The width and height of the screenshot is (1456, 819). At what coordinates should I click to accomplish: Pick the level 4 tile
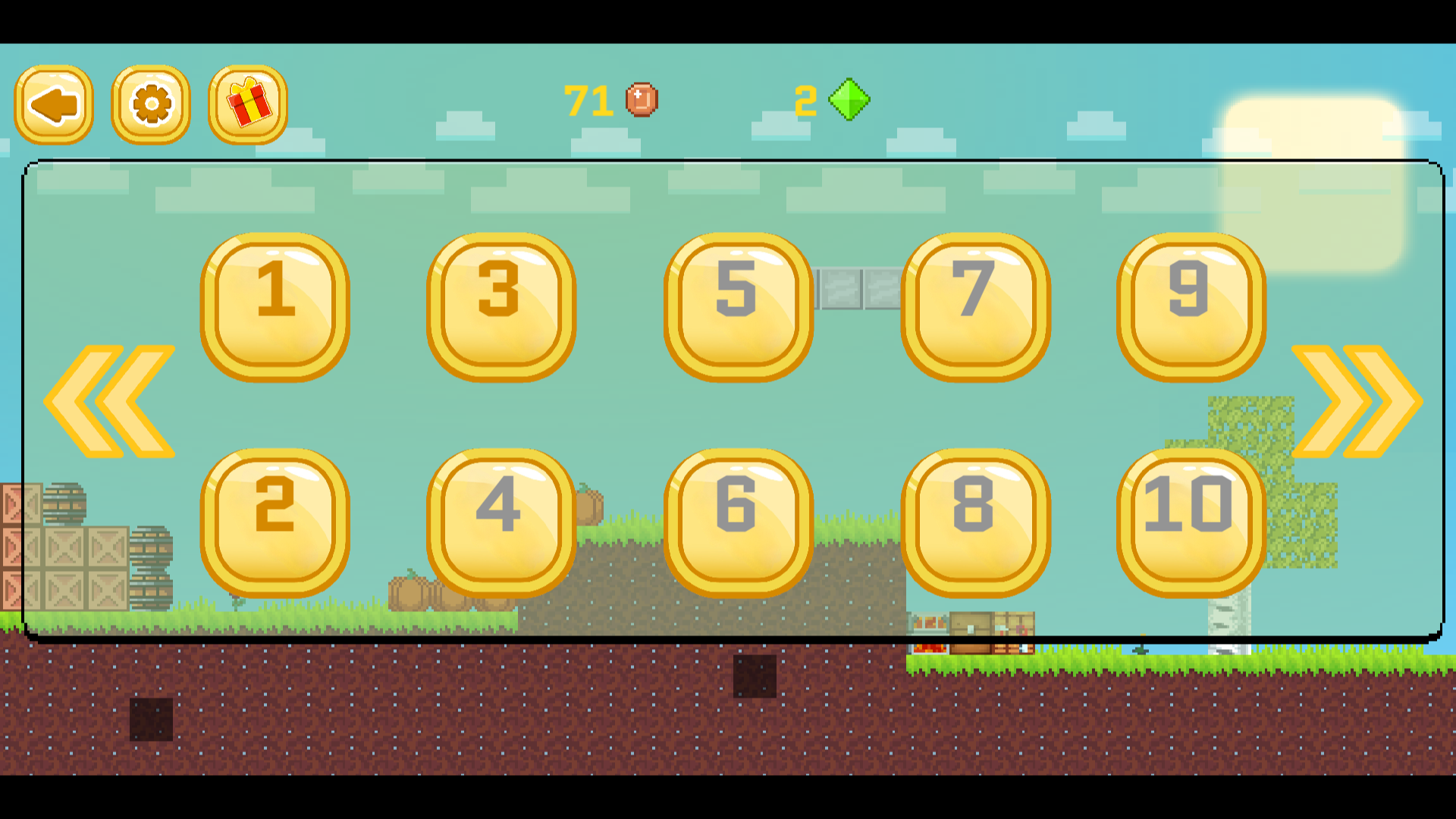click(x=500, y=522)
